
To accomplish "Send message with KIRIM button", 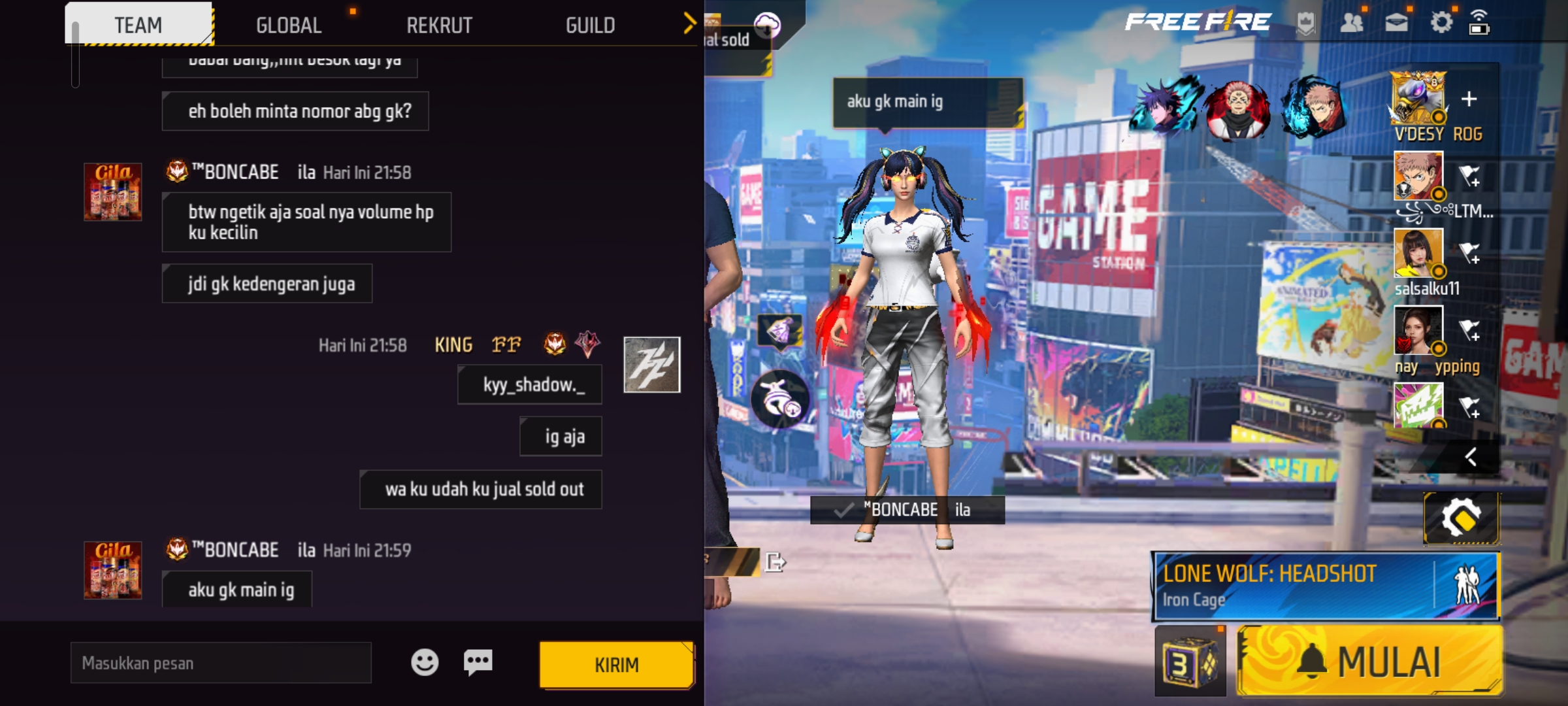I will pyautogui.click(x=616, y=665).
